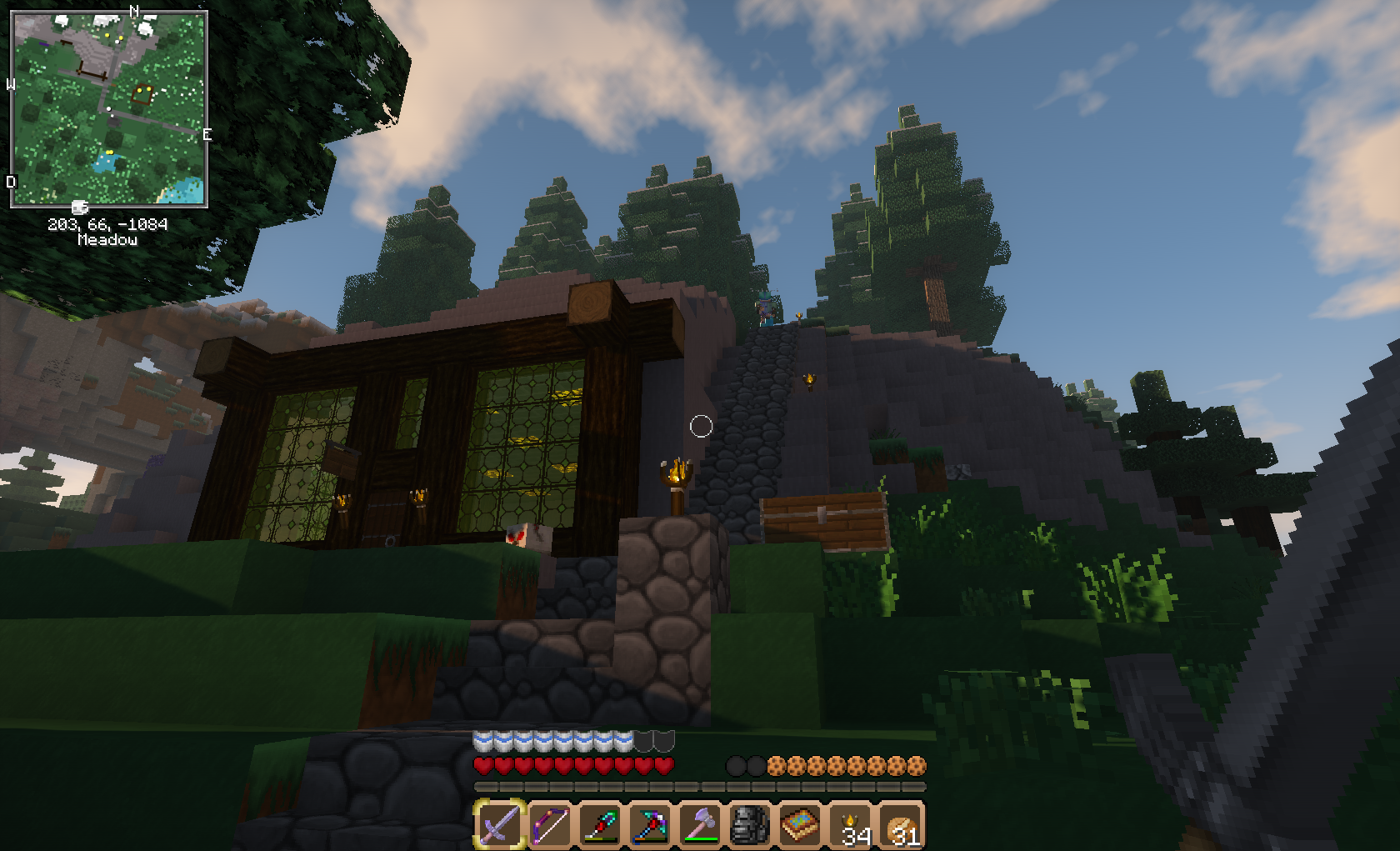
Task: Choose the map book slot
Action: 800,824
